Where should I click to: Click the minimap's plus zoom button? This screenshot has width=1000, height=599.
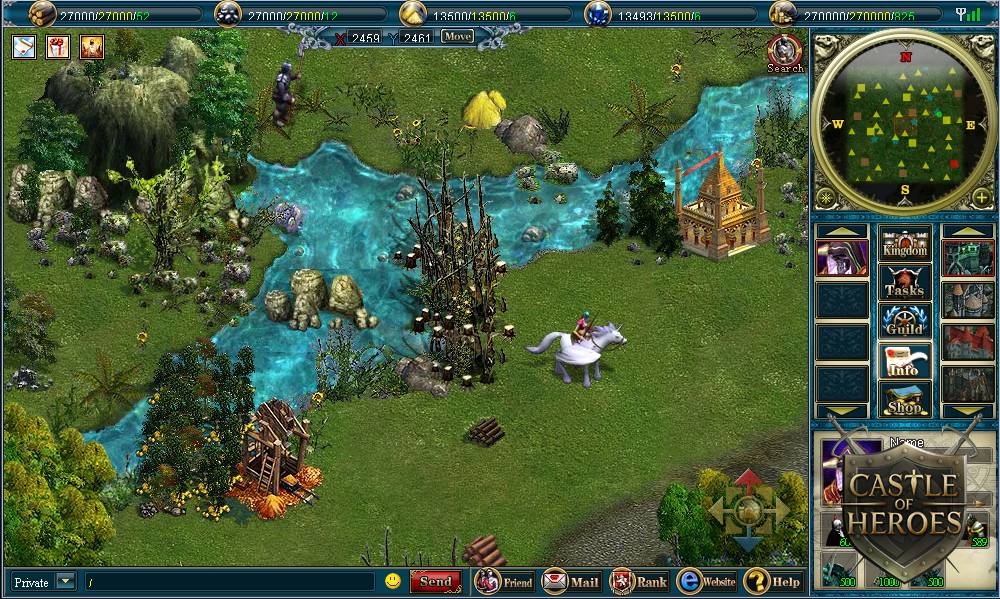[981, 197]
